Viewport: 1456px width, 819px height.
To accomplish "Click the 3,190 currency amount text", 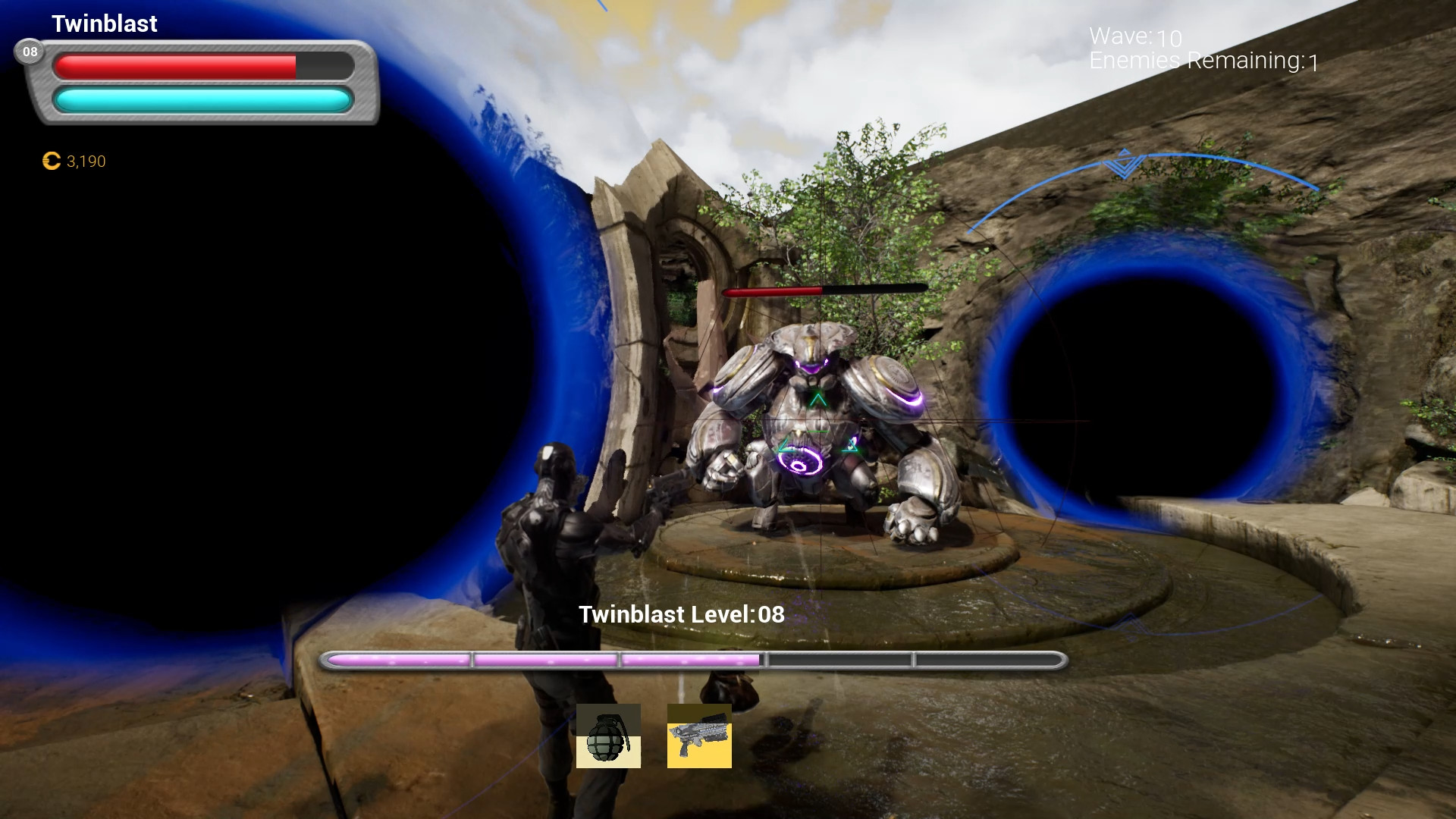I will [85, 161].
